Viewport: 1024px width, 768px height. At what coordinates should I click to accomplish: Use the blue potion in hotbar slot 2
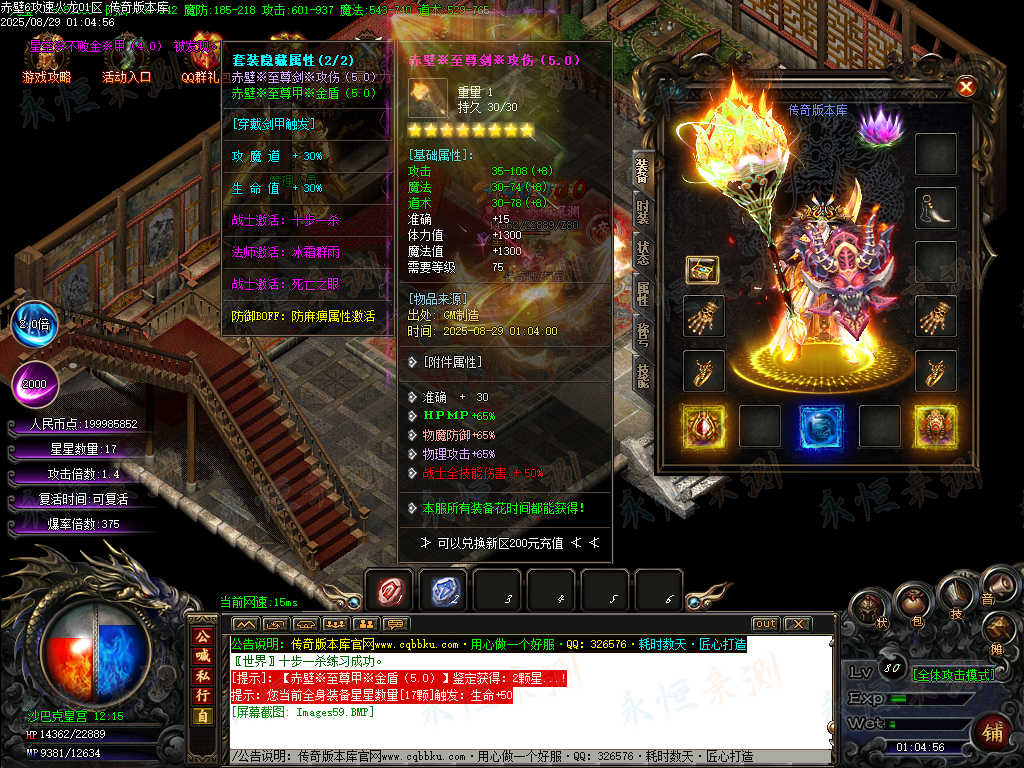pyautogui.click(x=442, y=591)
